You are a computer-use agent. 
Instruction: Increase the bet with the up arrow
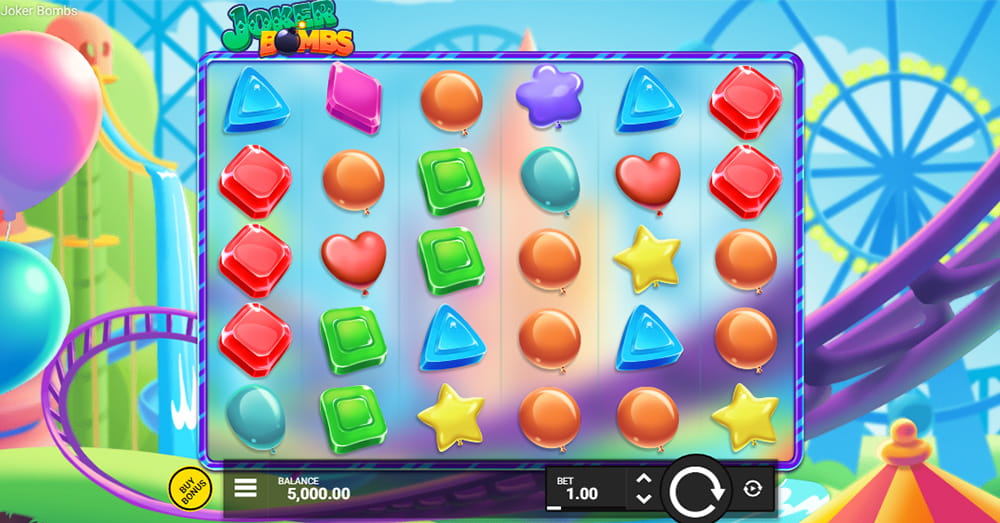(644, 480)
